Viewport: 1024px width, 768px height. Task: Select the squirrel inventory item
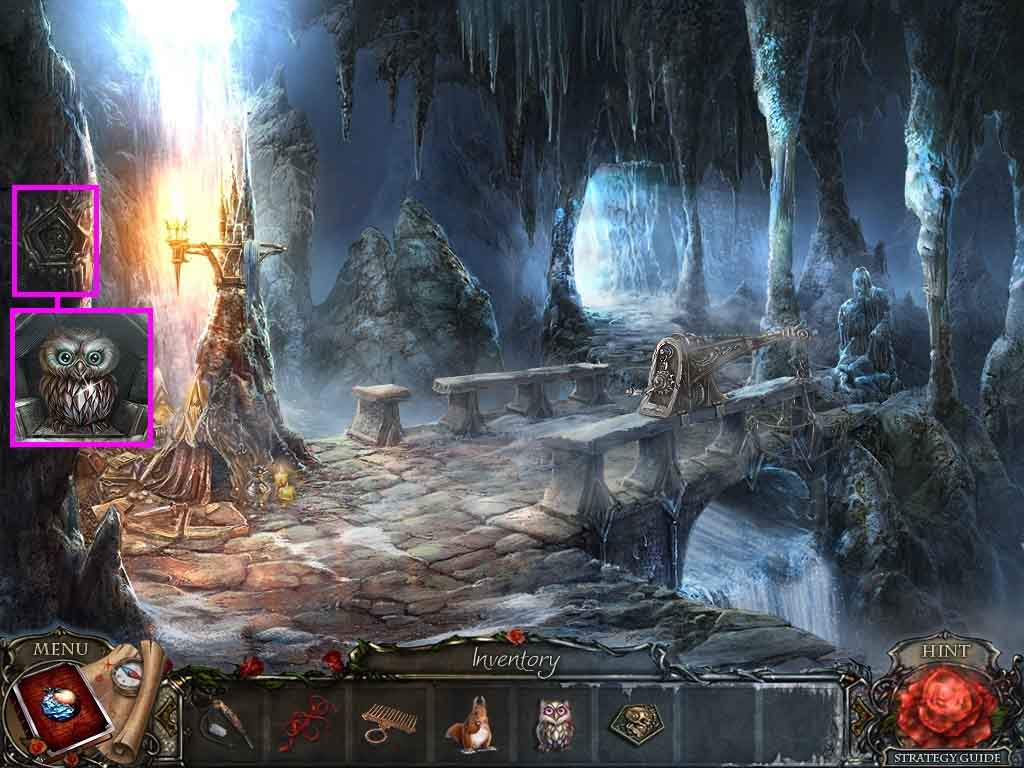pyautogui.click(x=468, y=722)
